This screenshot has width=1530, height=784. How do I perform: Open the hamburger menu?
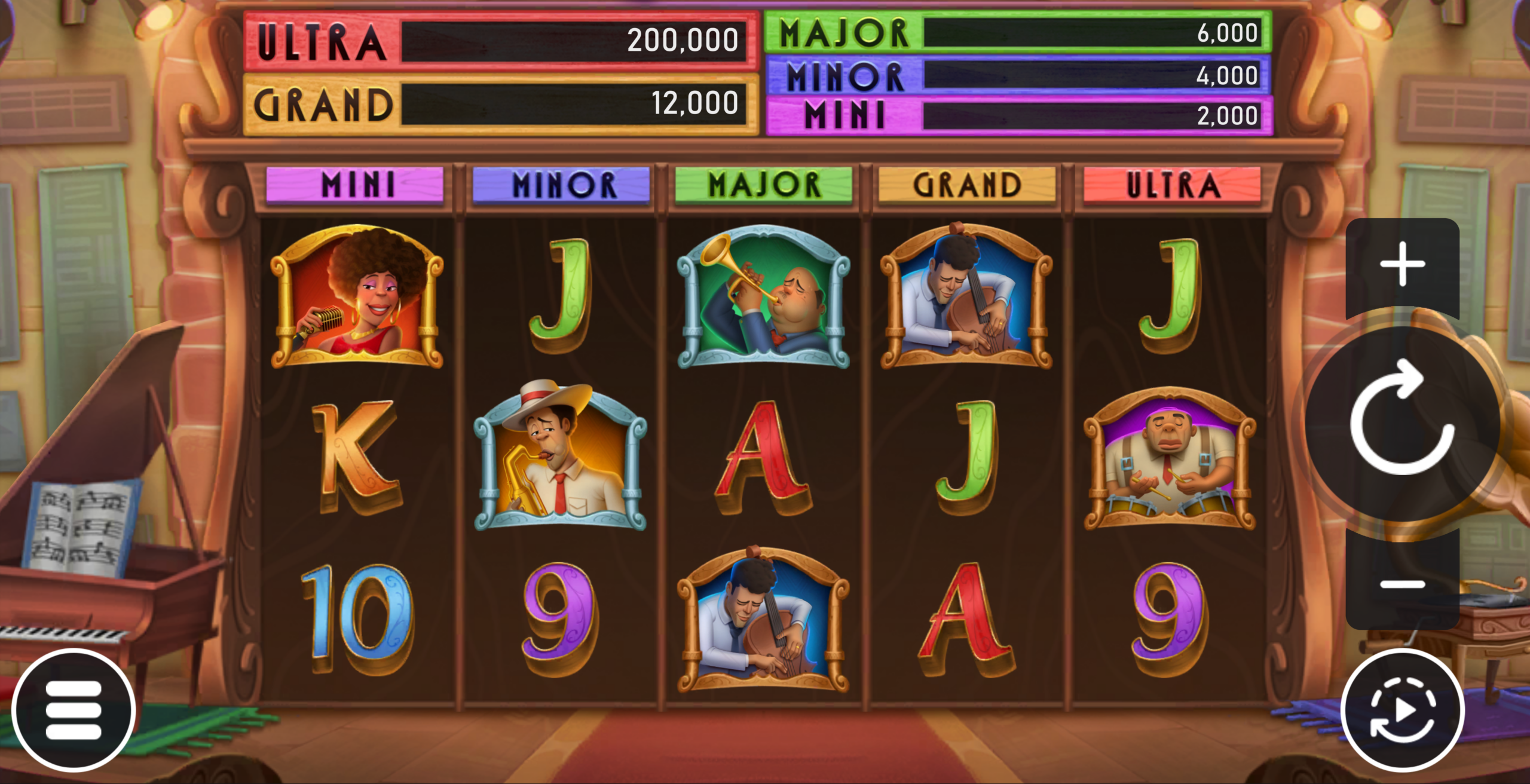pos(74,710)
